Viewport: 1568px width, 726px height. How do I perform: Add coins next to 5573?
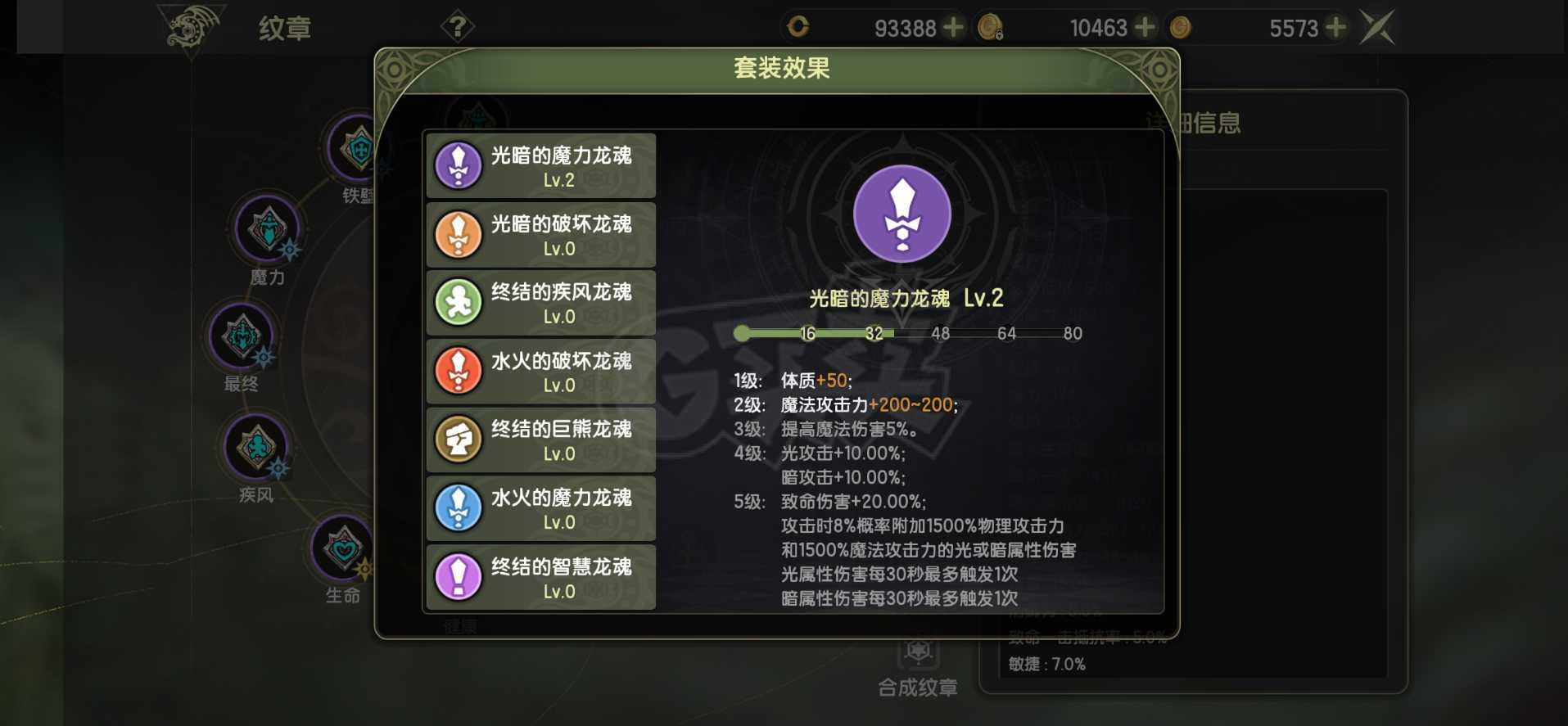coord(1337,27)
